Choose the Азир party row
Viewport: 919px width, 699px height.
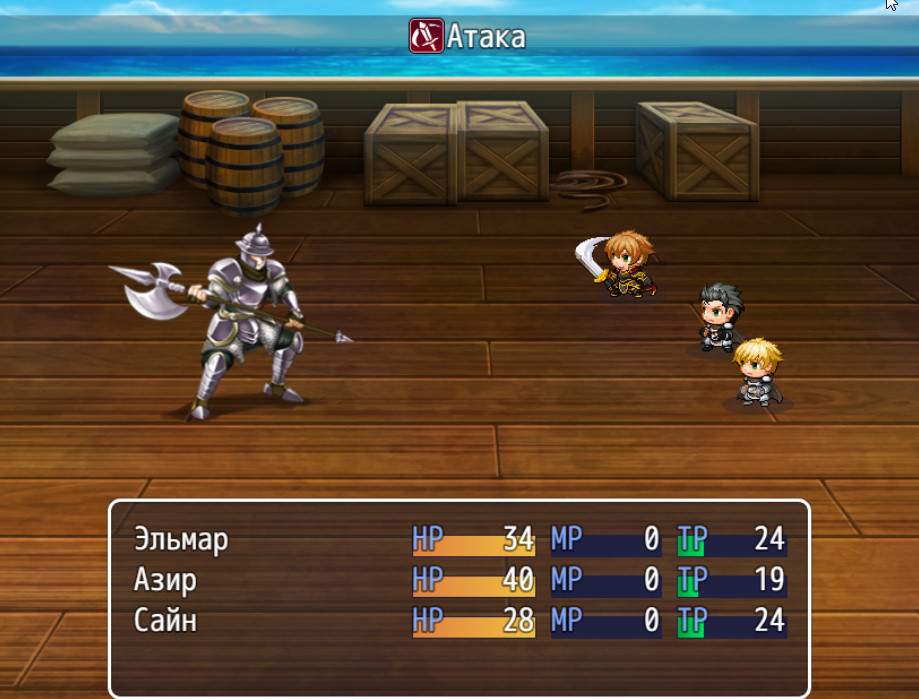(x=166, y=580)
